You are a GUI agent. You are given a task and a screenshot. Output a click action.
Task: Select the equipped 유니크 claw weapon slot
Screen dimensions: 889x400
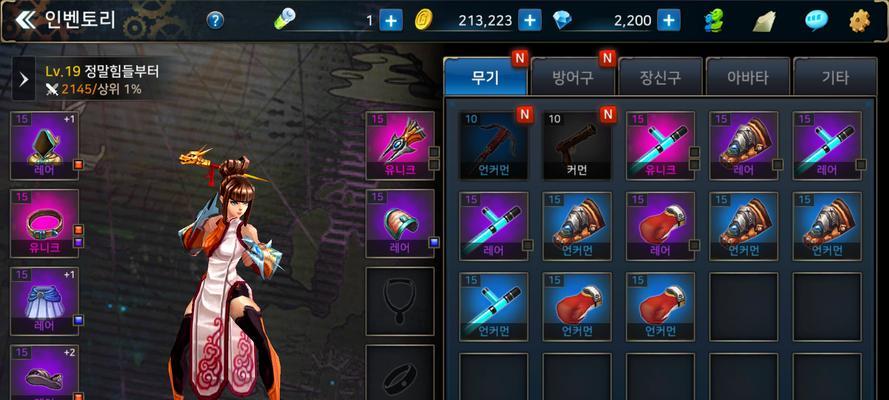[399, 145]
